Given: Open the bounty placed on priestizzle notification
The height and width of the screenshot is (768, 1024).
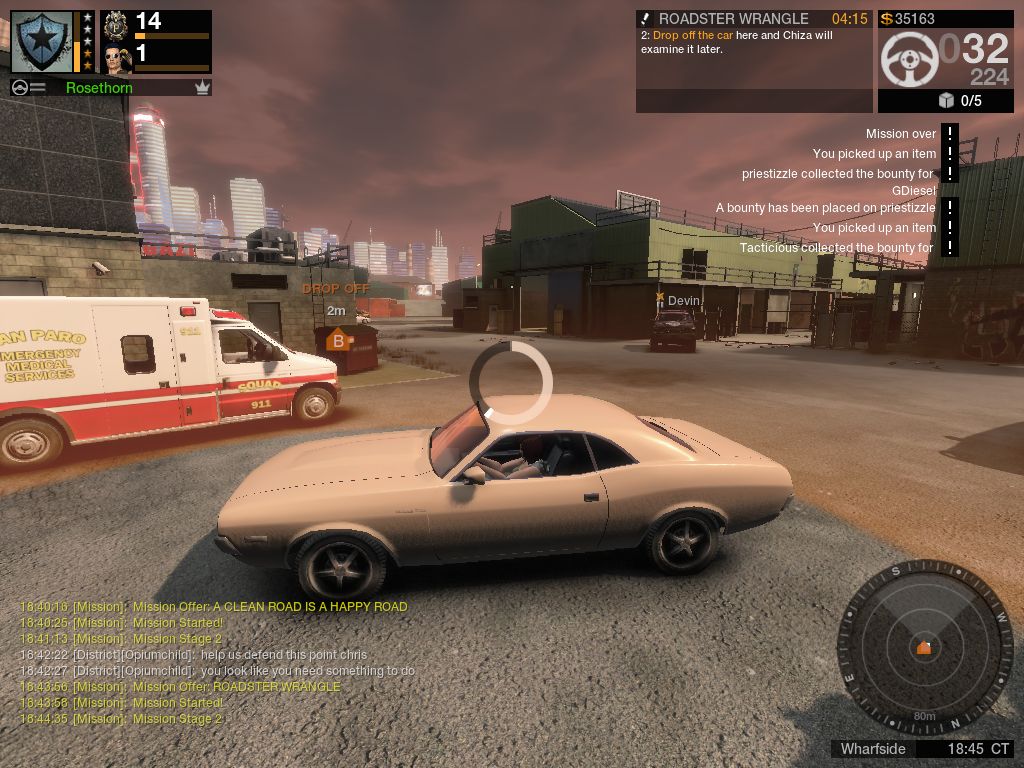Looking at the screenshot, I should 825,208.
